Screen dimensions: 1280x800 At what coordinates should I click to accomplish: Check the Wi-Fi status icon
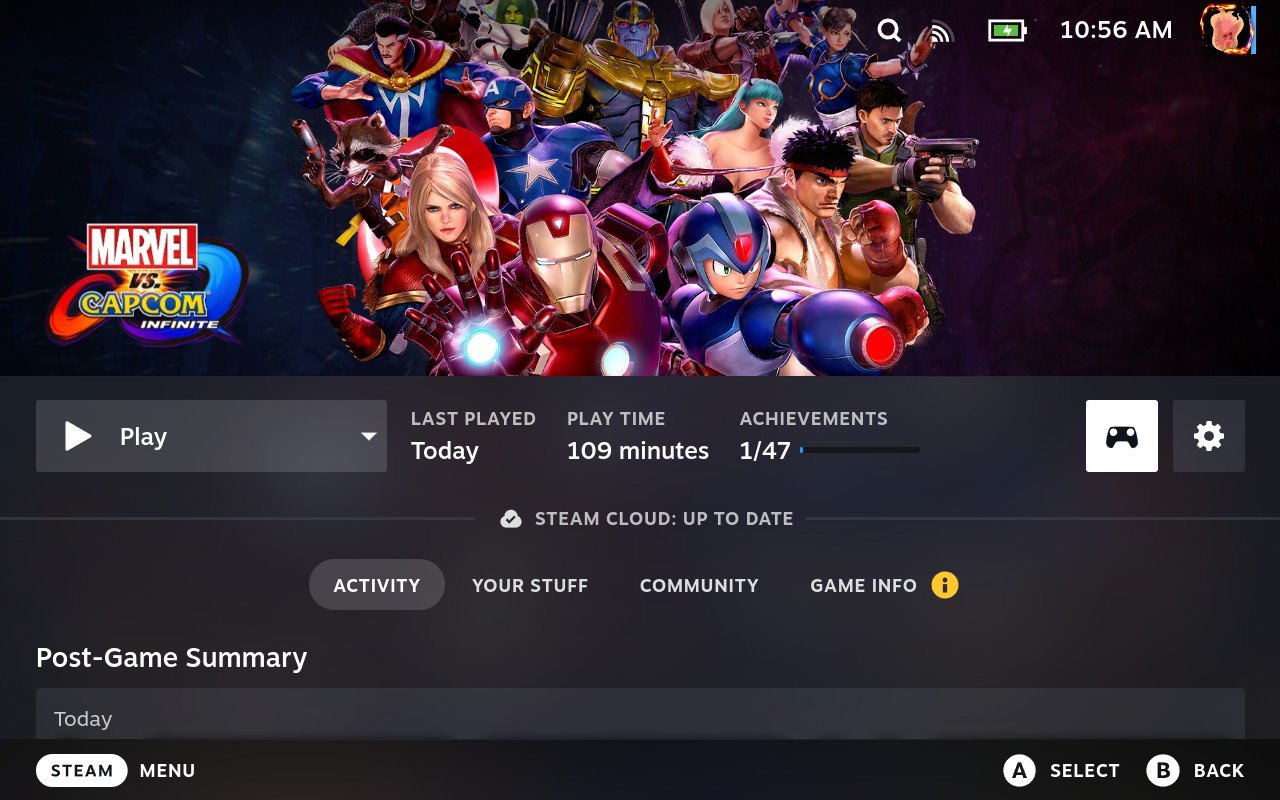[x=941, y=30]
